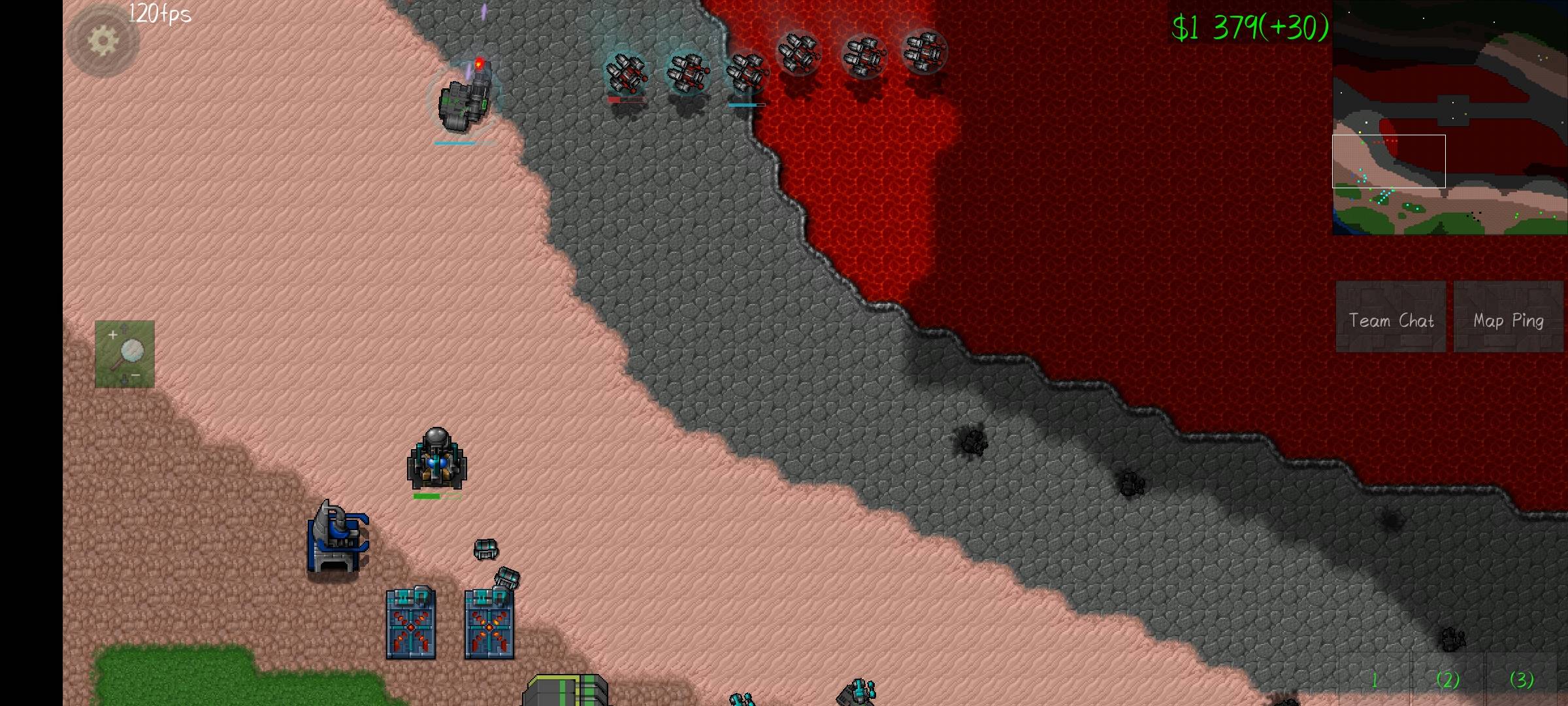Image resolution: width=1568 pixels, height=706 pixels.
Task: Open the gear settings menu
Action: coord(103,41)
